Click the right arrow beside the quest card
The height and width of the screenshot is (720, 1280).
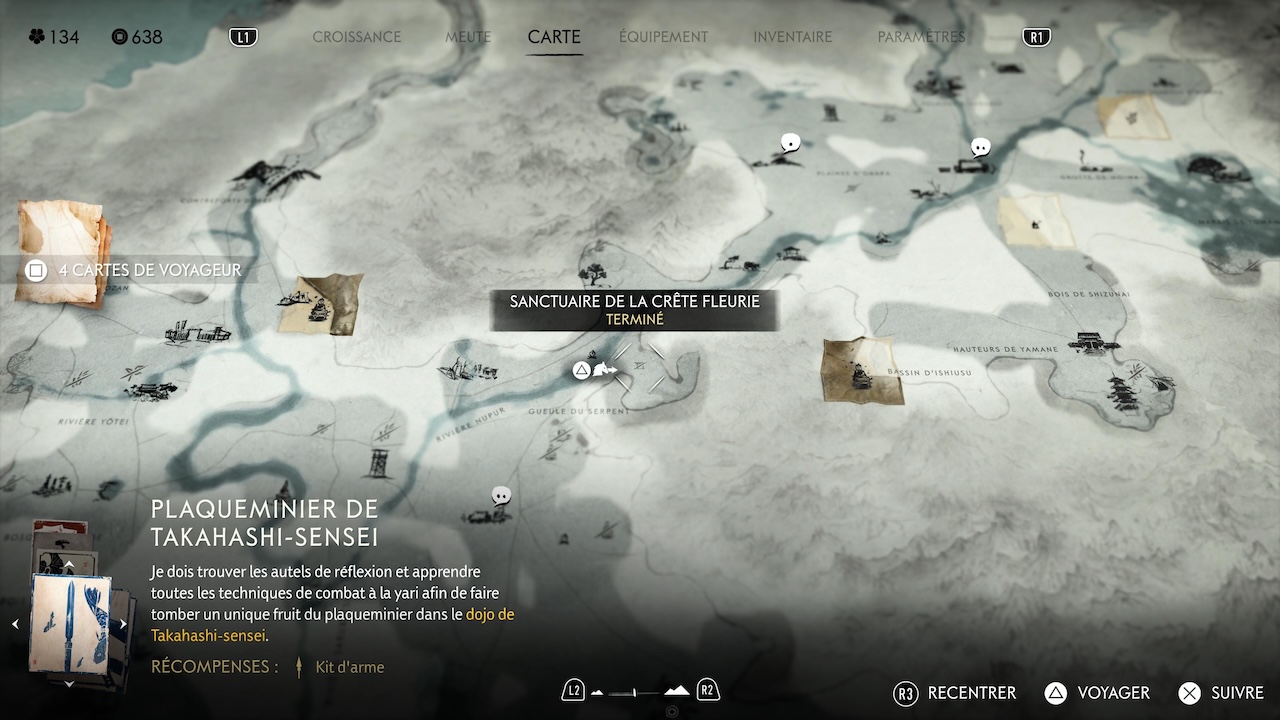(123, 624)
